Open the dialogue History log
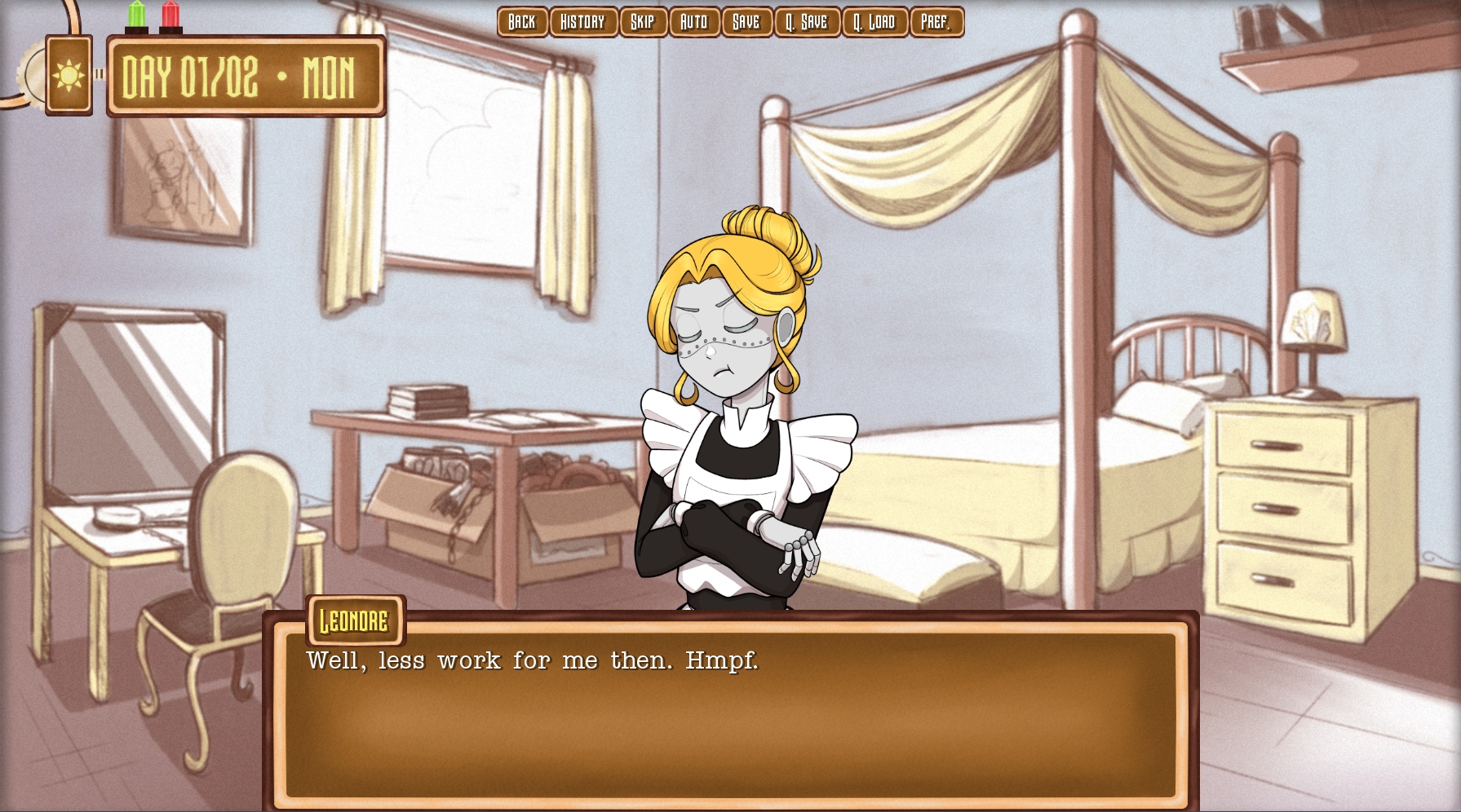This screenshot has width=1461, height=812. click(583, 22)
